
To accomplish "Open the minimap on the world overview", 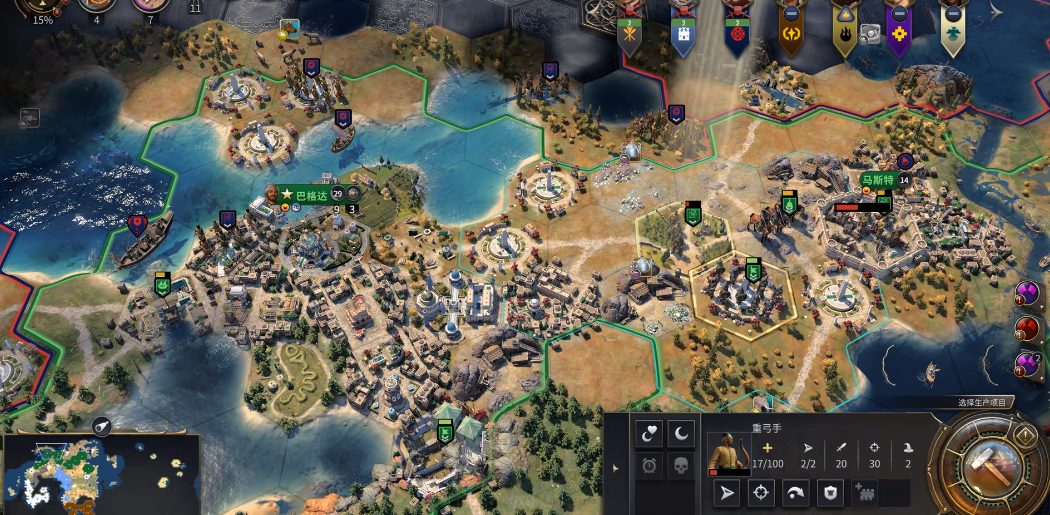I will 100,470.
